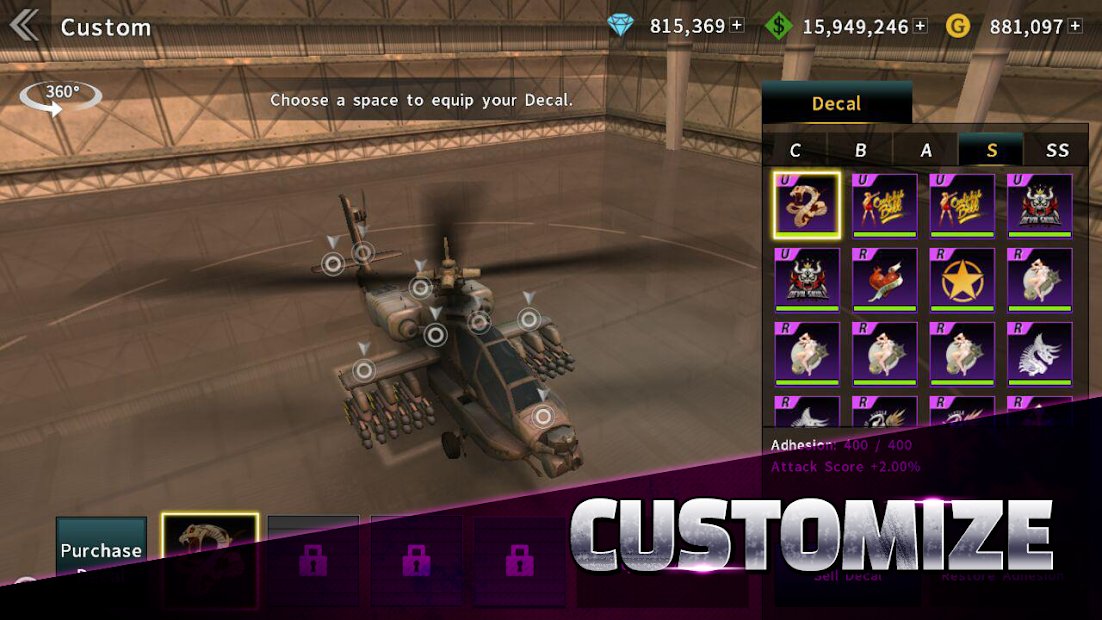The image size is (1102, 620).
Task: Add more diamonds with the plus button
Action: (737, 26)
